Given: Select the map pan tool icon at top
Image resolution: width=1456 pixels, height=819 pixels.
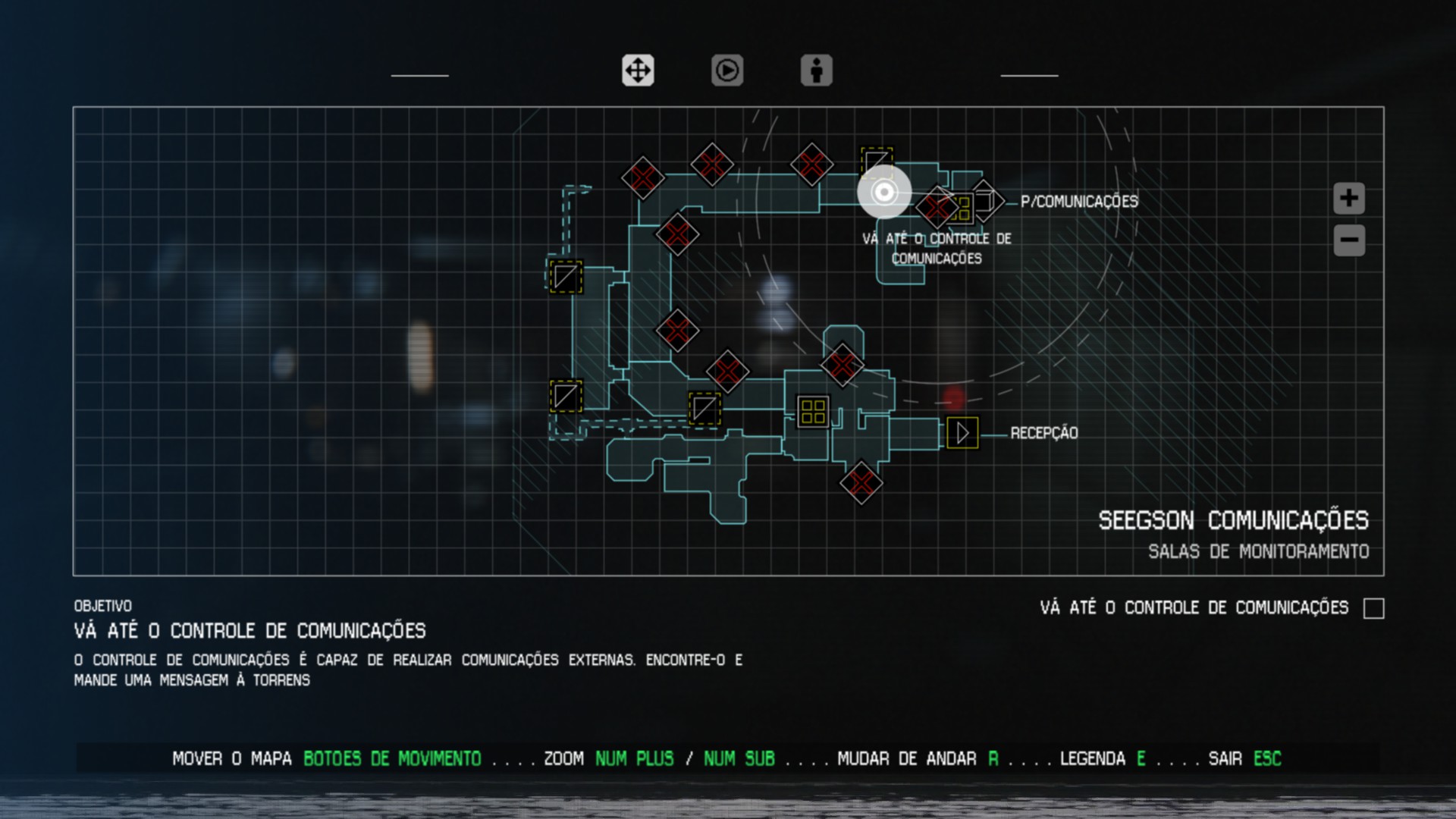Looking at the screenshot, I should 638,71.
